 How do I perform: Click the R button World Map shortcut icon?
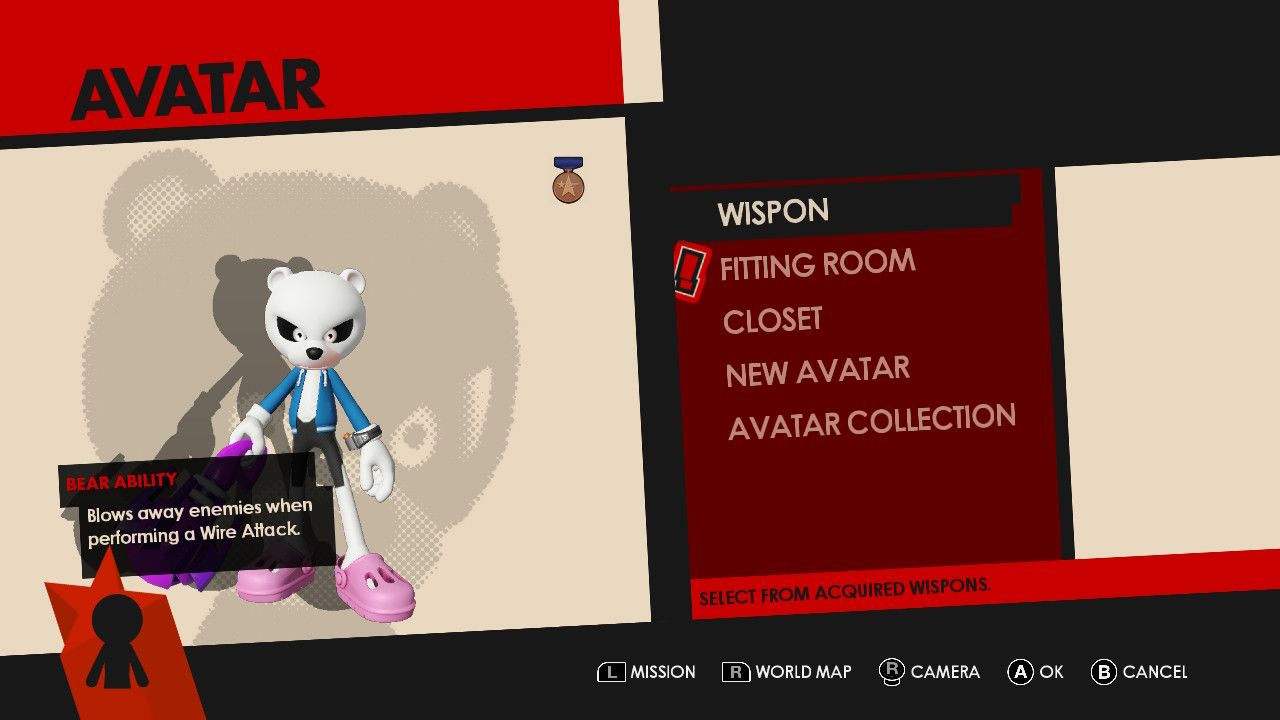pos(736,671)
